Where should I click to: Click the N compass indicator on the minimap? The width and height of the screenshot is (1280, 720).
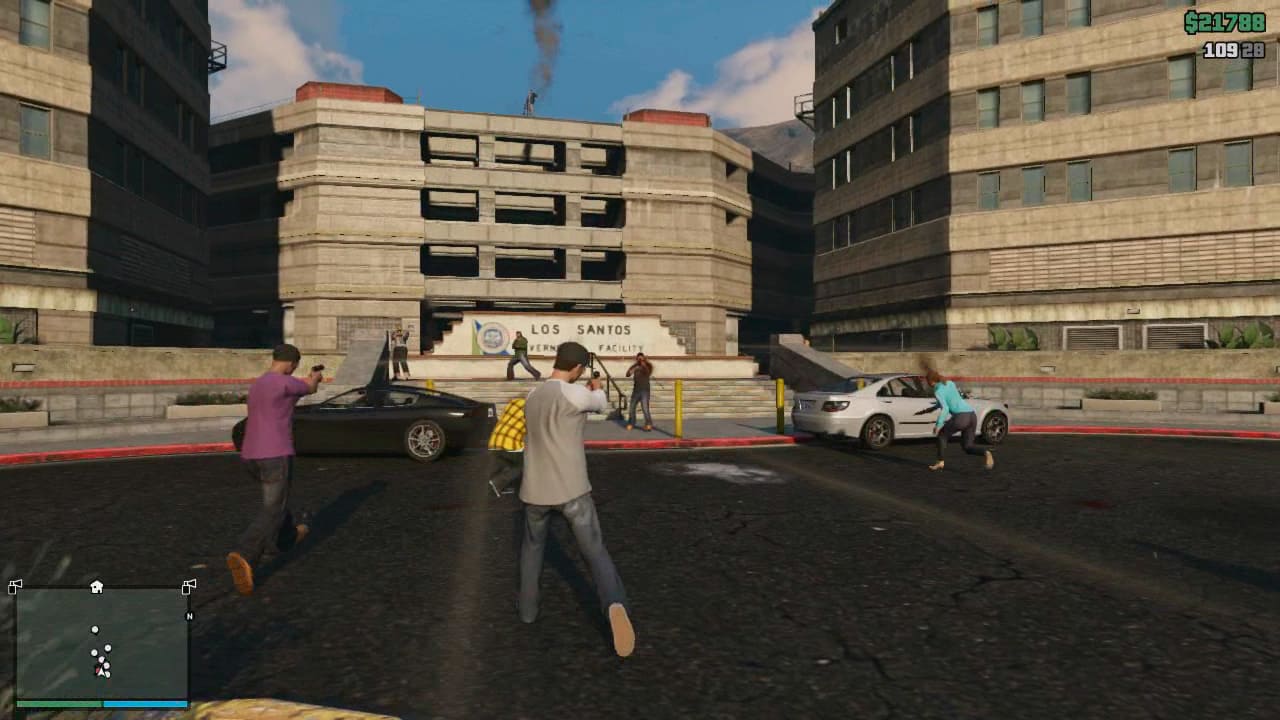[189, 616]
